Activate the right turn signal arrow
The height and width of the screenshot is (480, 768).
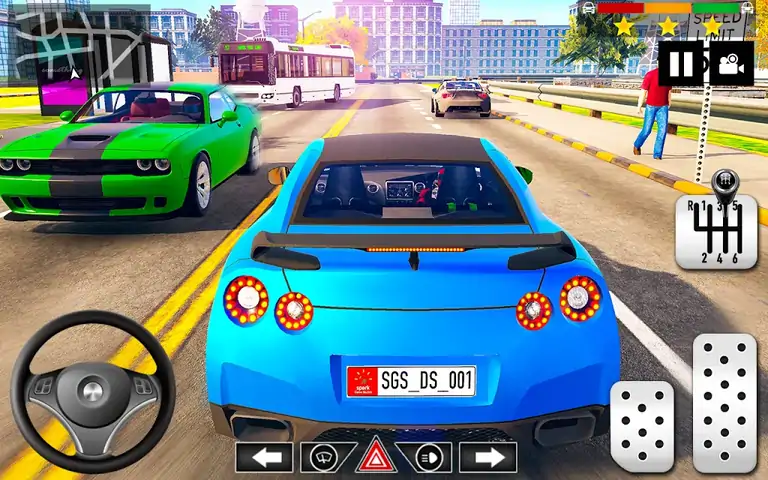click(488, 457)
